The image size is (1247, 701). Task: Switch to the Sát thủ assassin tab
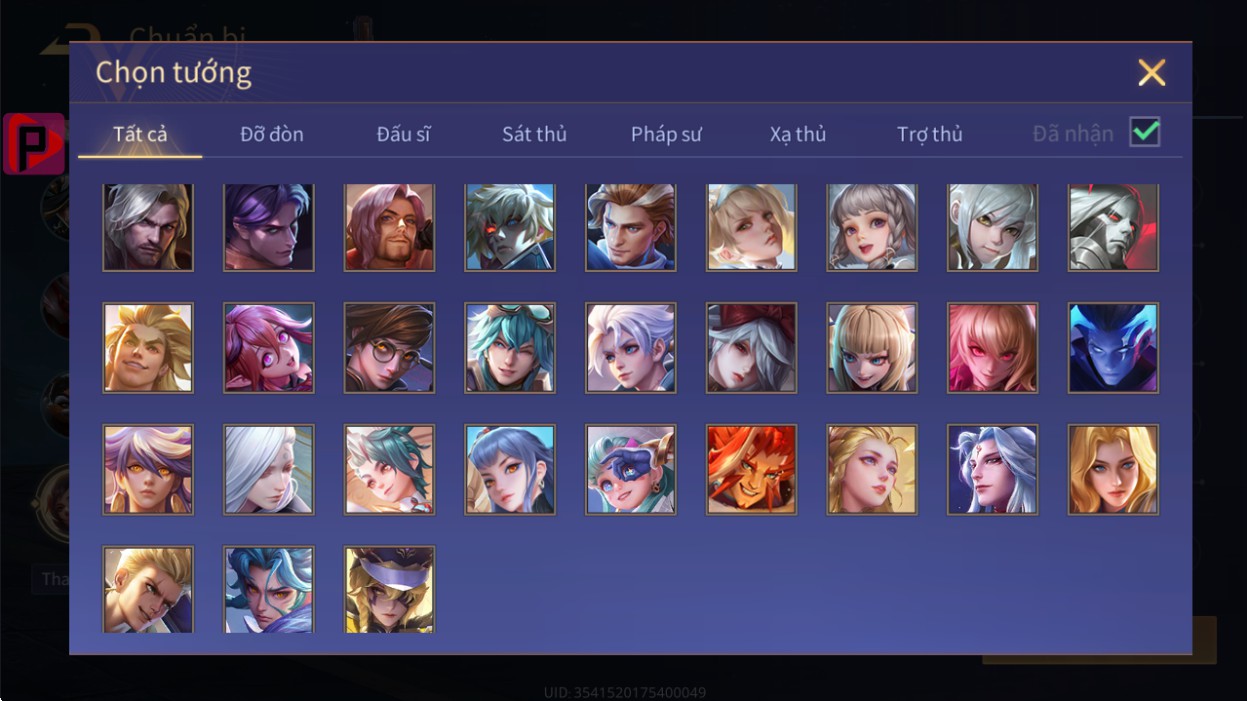[x=534, y=134]
